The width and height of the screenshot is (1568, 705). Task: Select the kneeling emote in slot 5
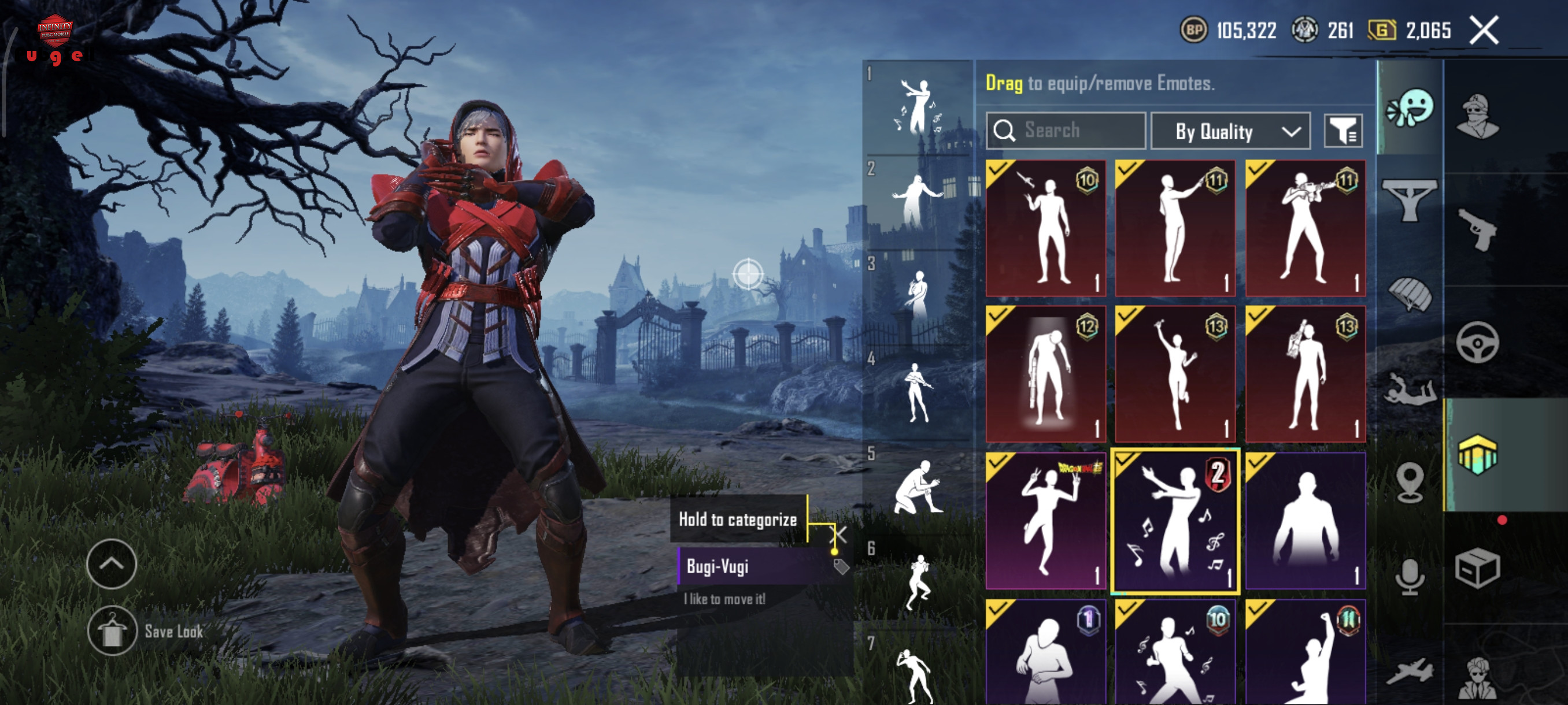[x=918, y=488]
